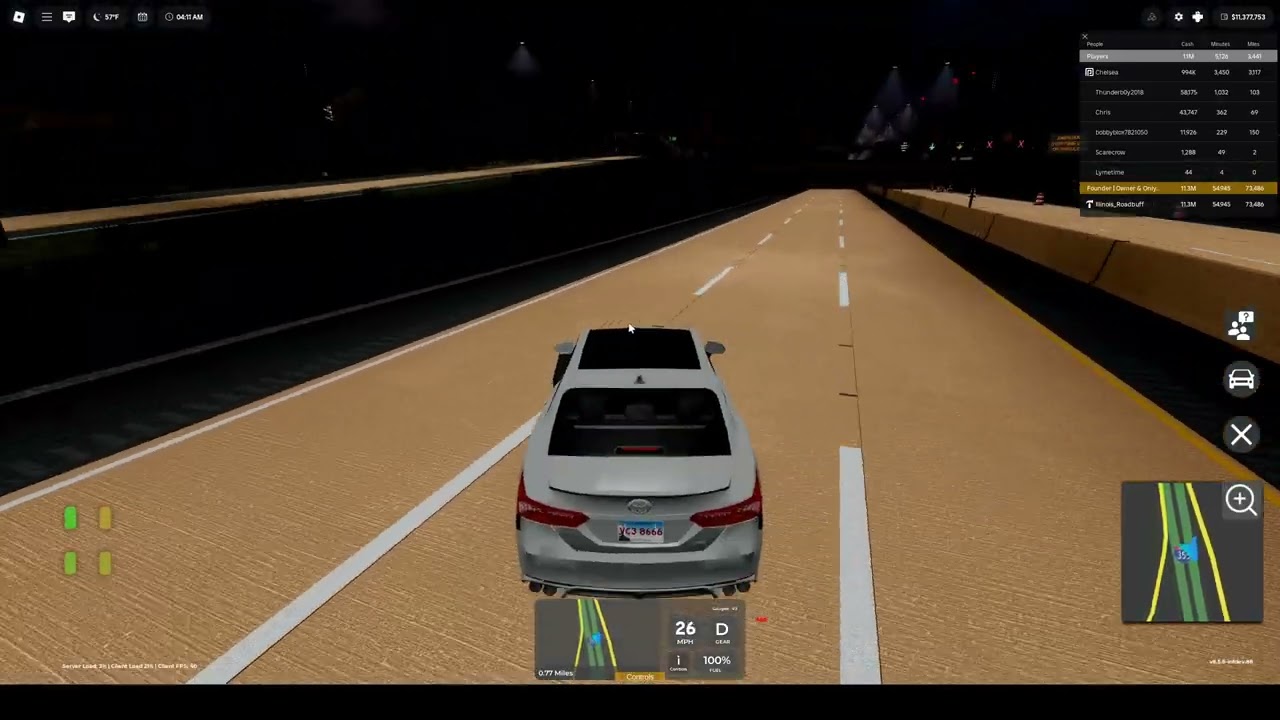
Task: Open the Roblox menu logo button
Action: (x=19, y=17)
